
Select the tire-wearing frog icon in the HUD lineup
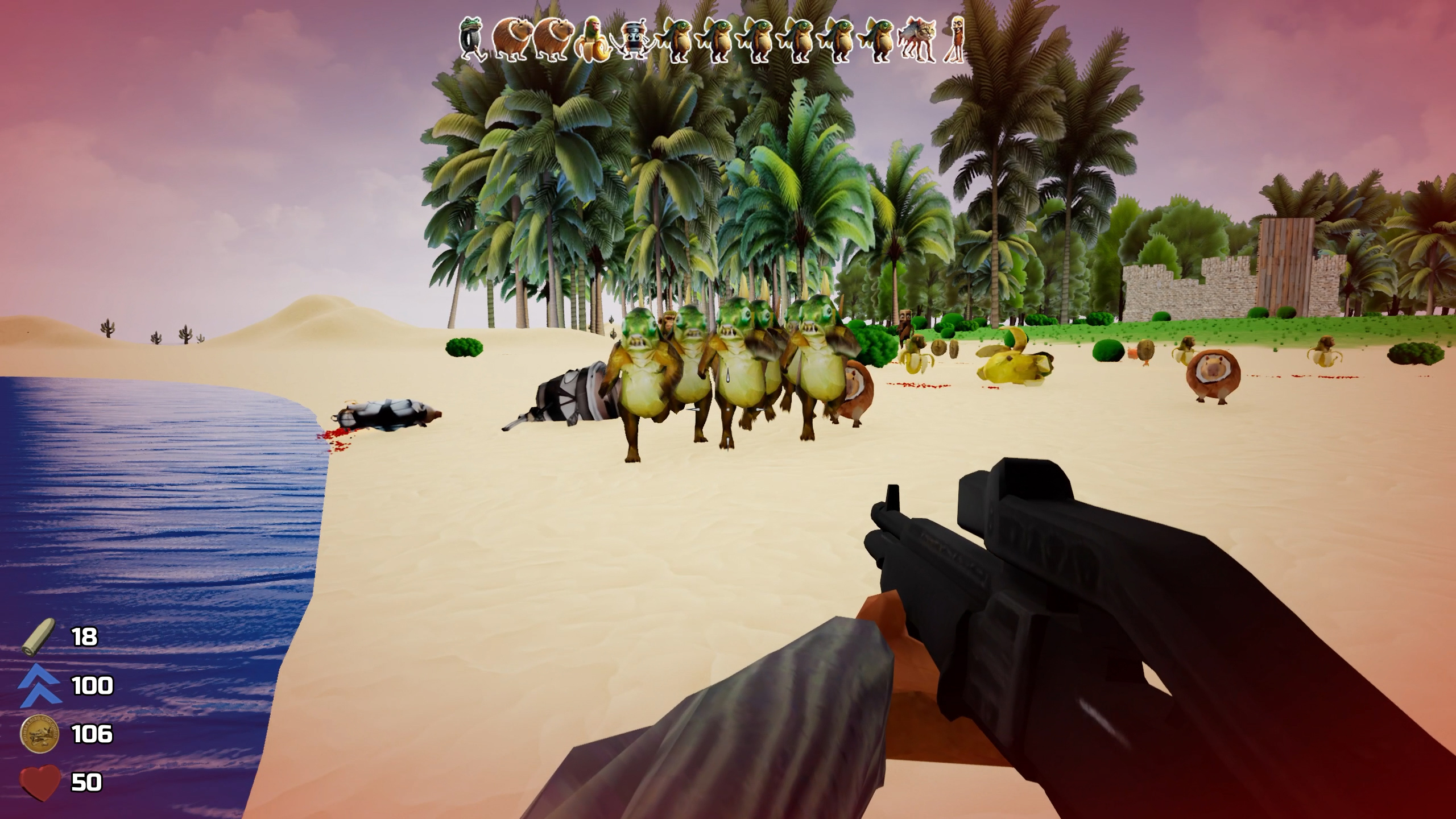(472, 37)
